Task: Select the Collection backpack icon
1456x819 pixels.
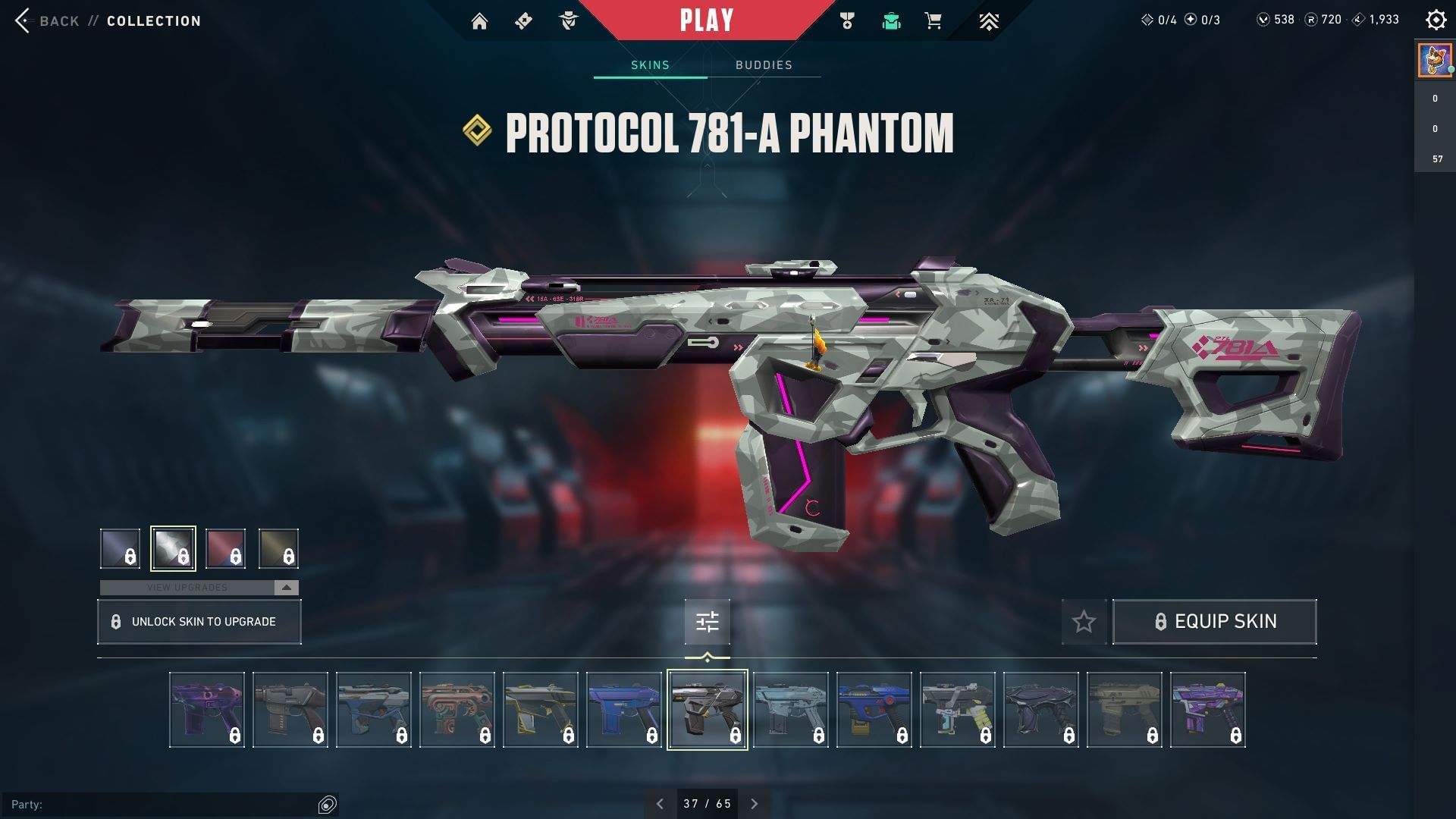Action: coord(891,20)
